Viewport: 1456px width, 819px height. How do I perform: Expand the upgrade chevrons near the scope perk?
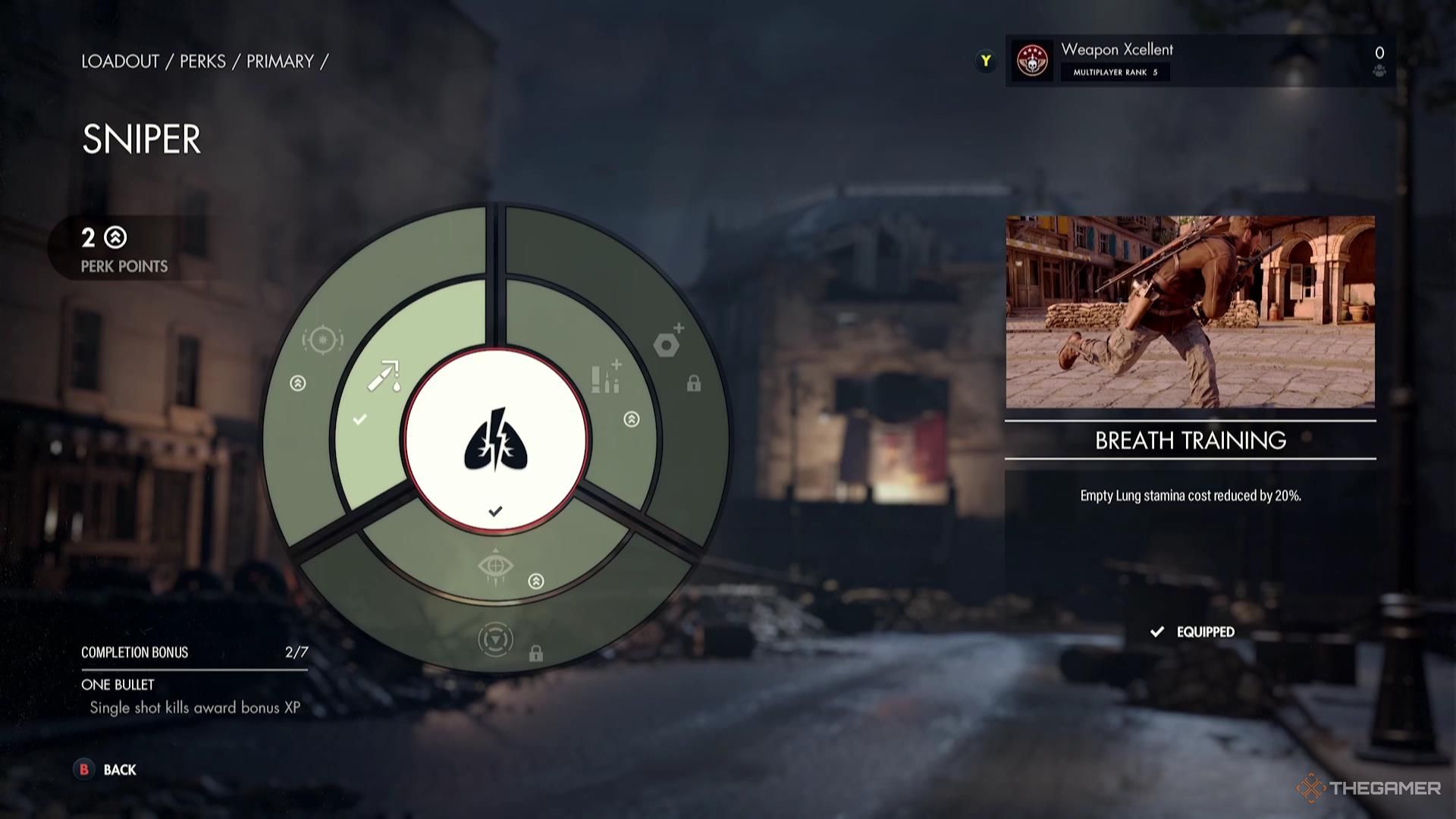point(297,383)
